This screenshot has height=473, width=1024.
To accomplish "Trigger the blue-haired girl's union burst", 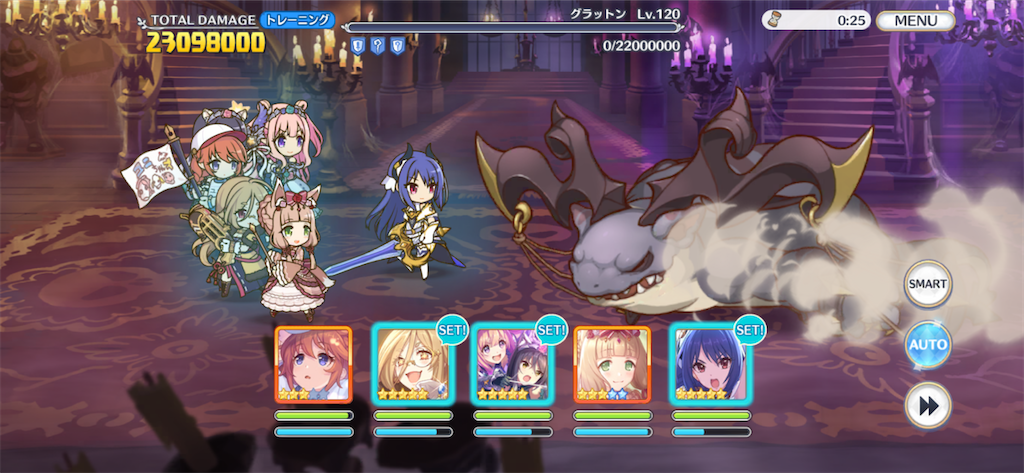I will (x=710, y=364).
